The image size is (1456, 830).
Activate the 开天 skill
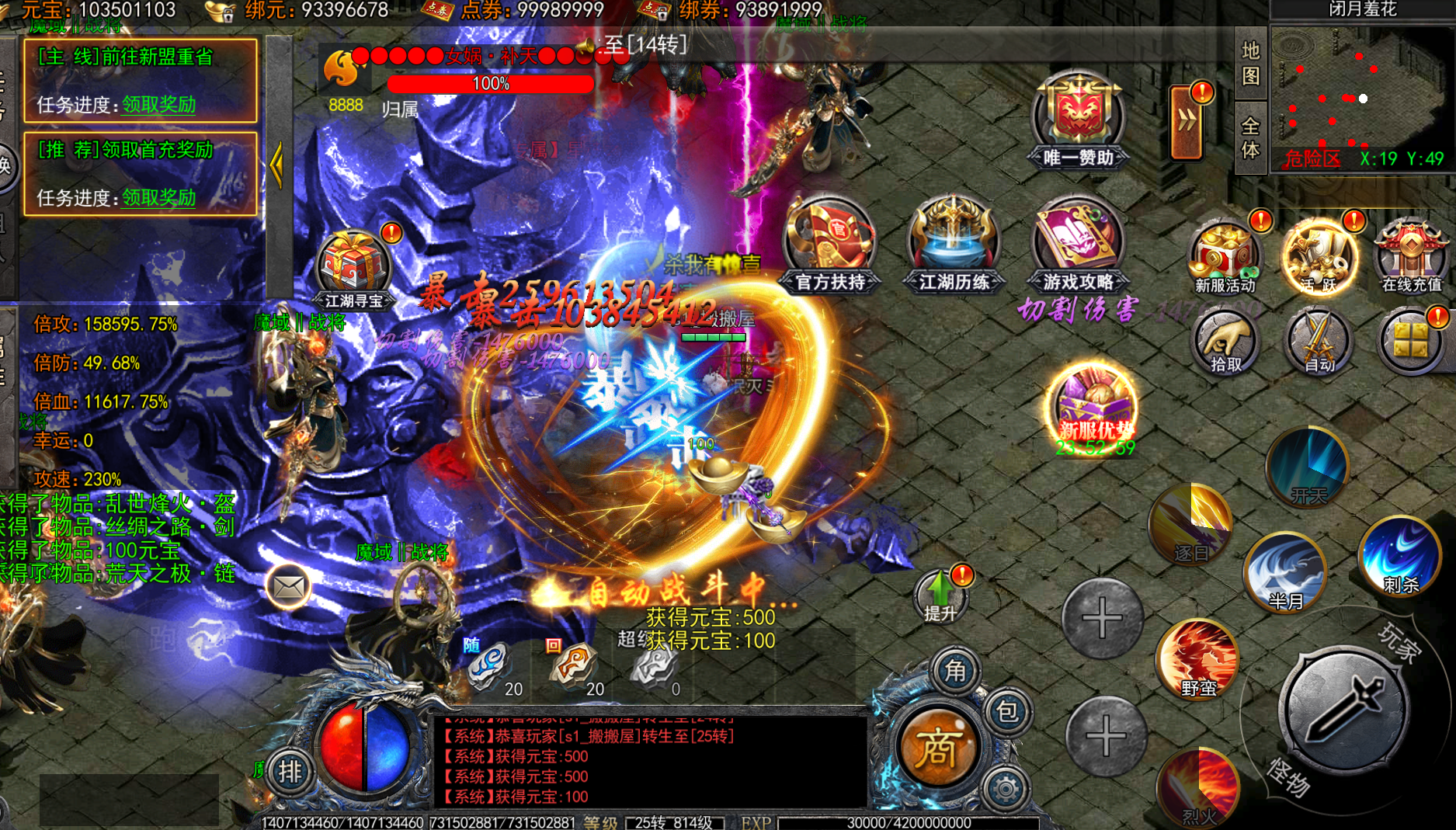coord(1308,467)
